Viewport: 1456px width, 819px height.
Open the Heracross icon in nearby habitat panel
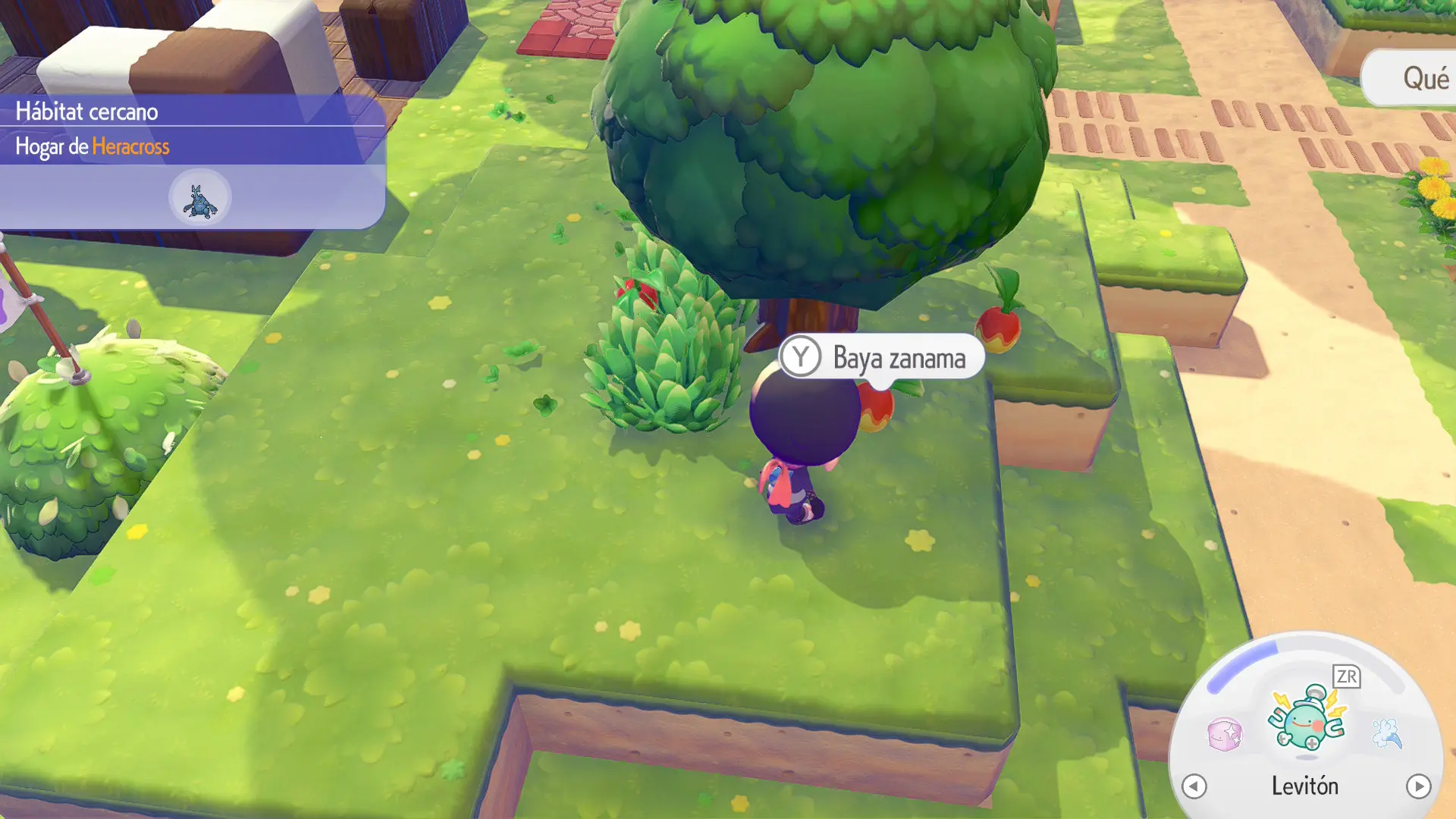199,199
